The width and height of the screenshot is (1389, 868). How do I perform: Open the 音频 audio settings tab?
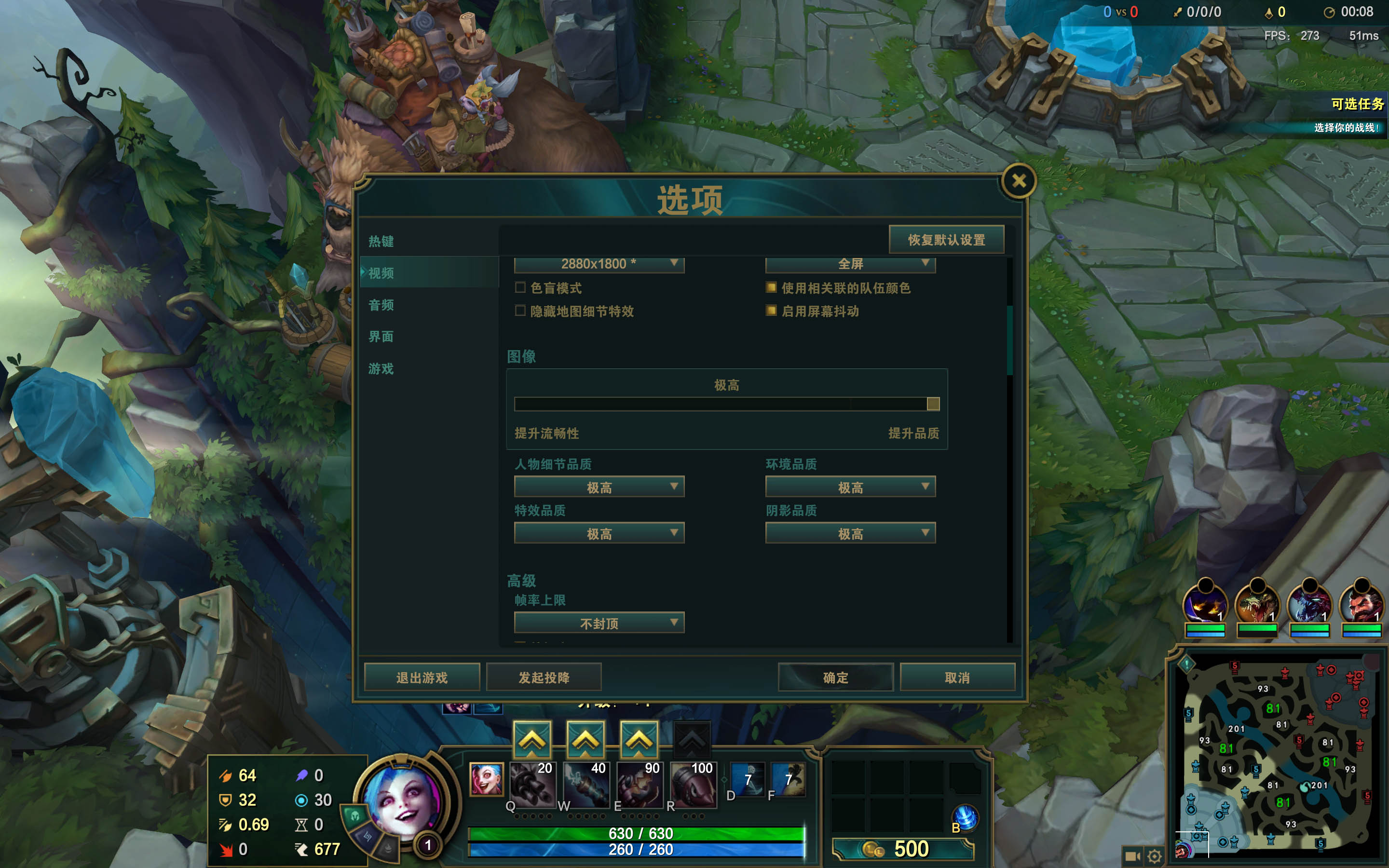381,305
